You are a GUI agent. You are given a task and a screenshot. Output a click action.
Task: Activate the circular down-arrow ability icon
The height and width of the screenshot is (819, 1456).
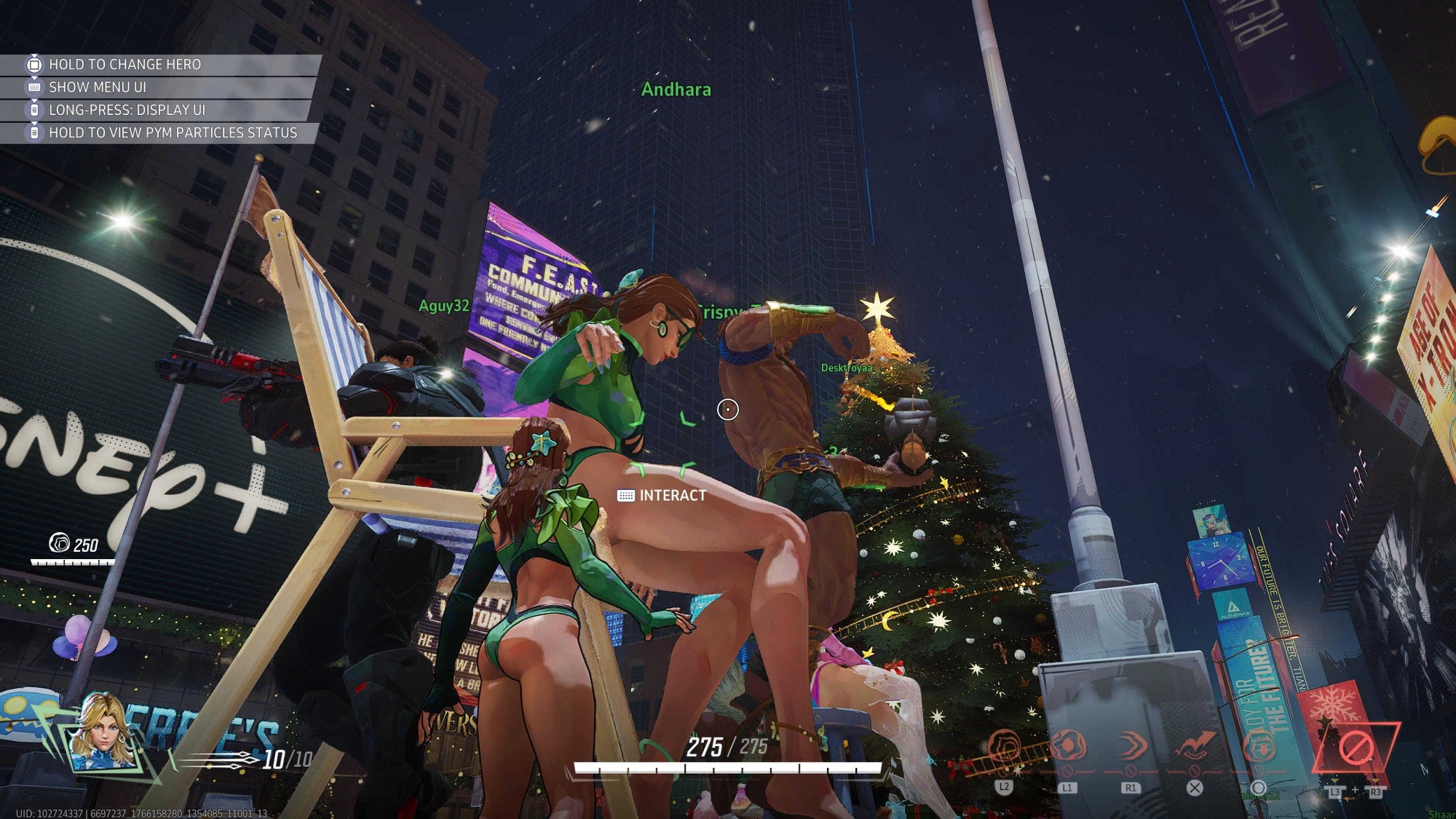[1259, 748]
